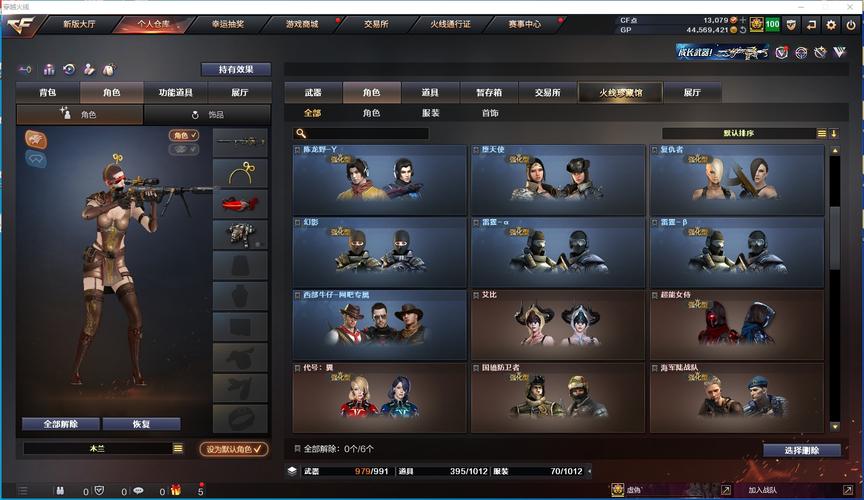Switch to the 背包 backpack tab
The width and height of the screenshot is (864, 500).
point(47,92)
